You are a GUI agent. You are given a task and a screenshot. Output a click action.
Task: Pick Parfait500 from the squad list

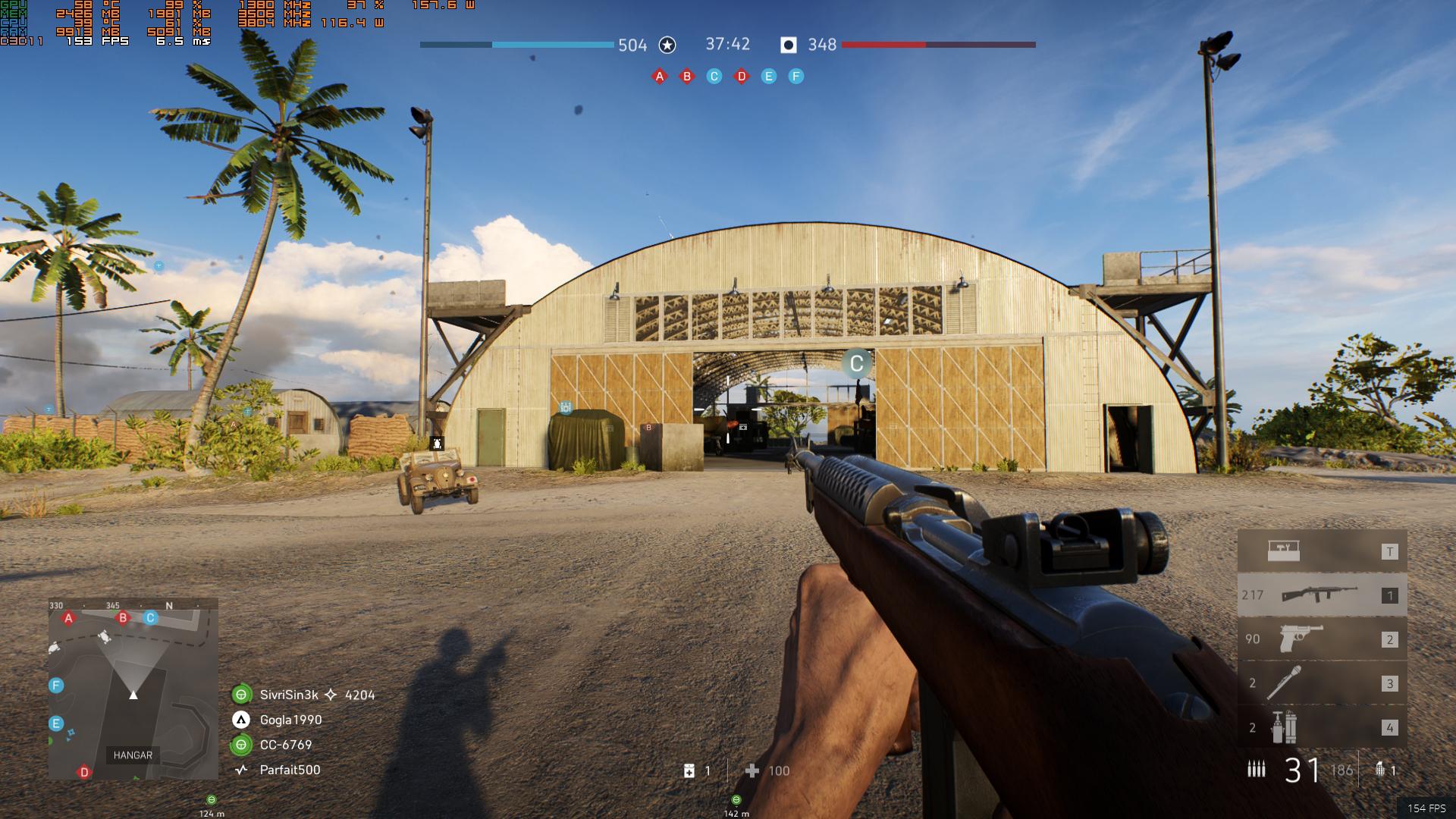click(290, 770)
